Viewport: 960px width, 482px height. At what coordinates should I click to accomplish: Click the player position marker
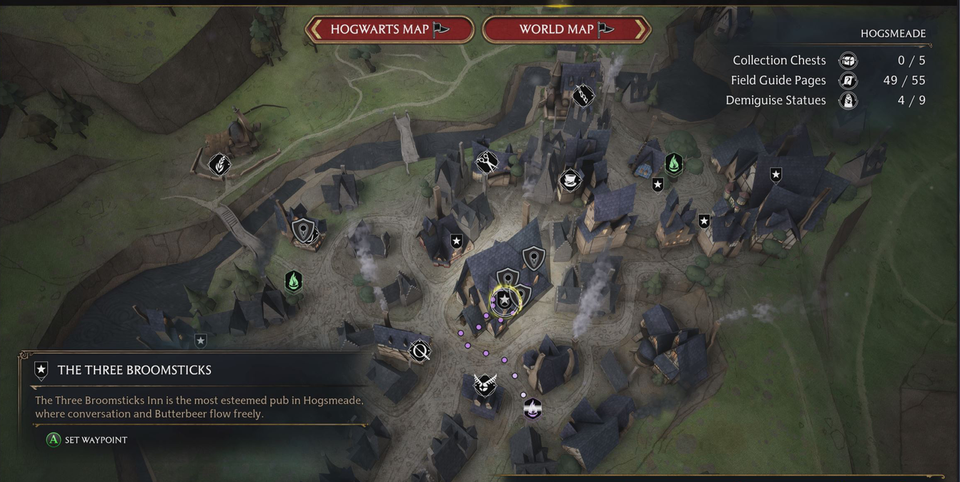532,406
